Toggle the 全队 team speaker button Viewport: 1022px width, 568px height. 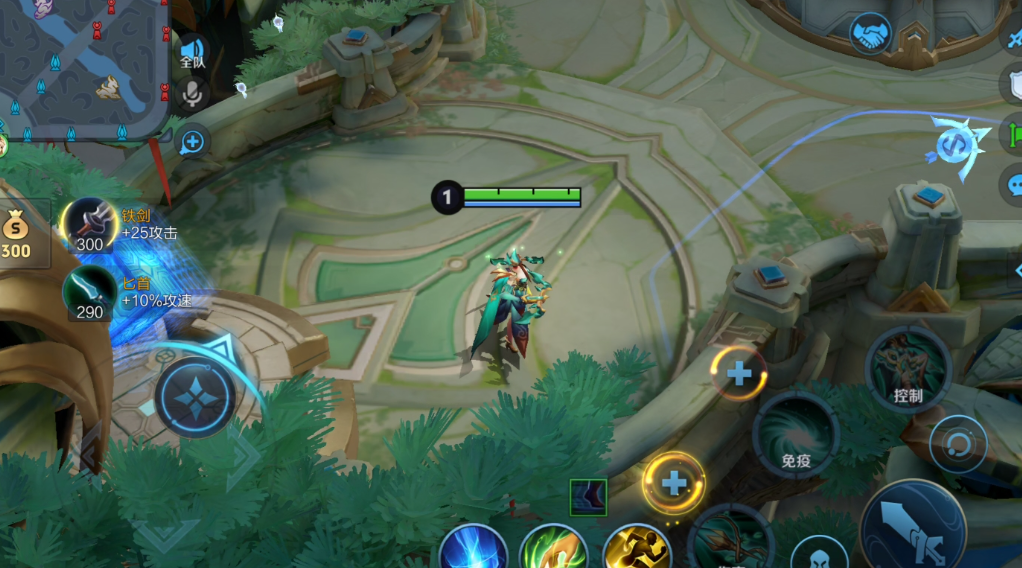point(192,52)
